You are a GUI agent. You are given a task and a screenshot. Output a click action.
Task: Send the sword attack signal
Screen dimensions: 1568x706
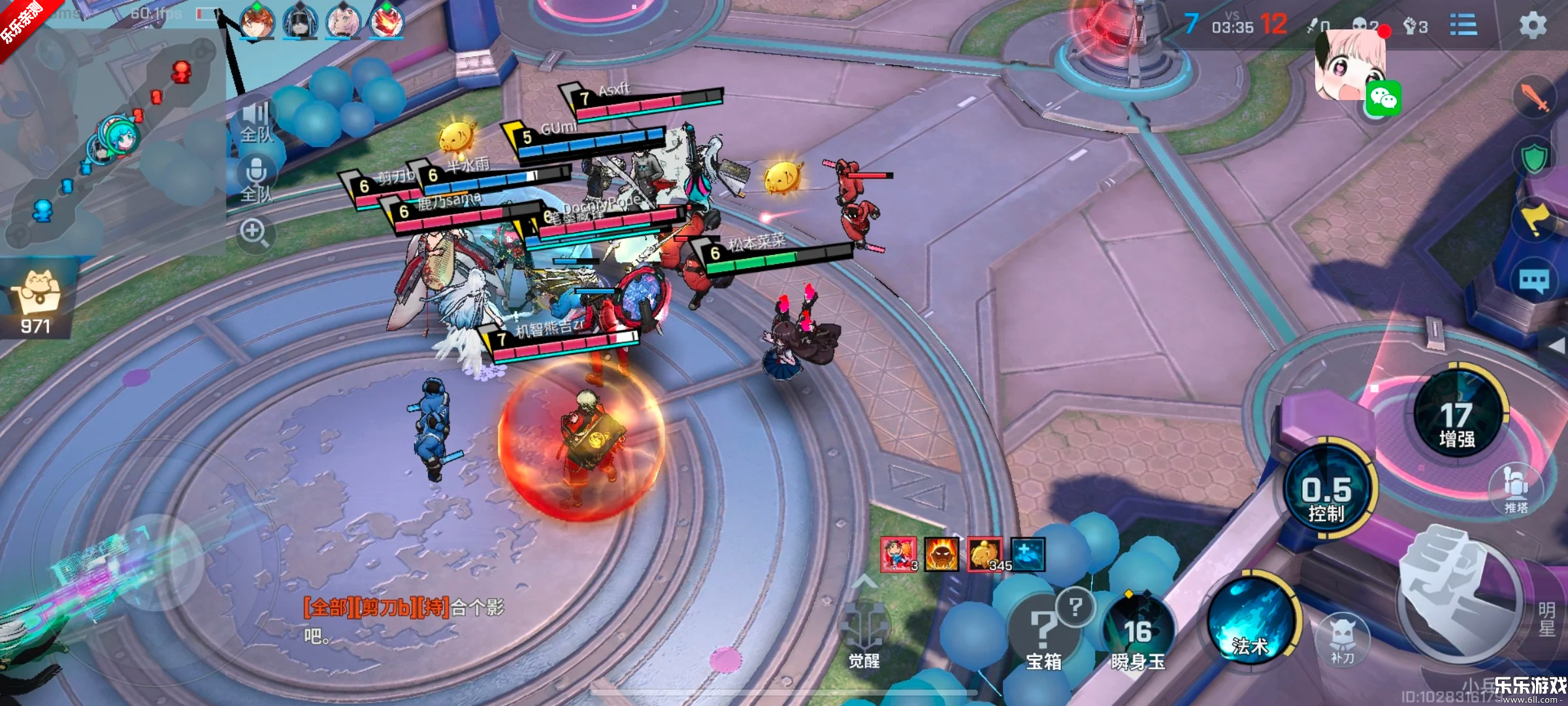[1533, 98]
